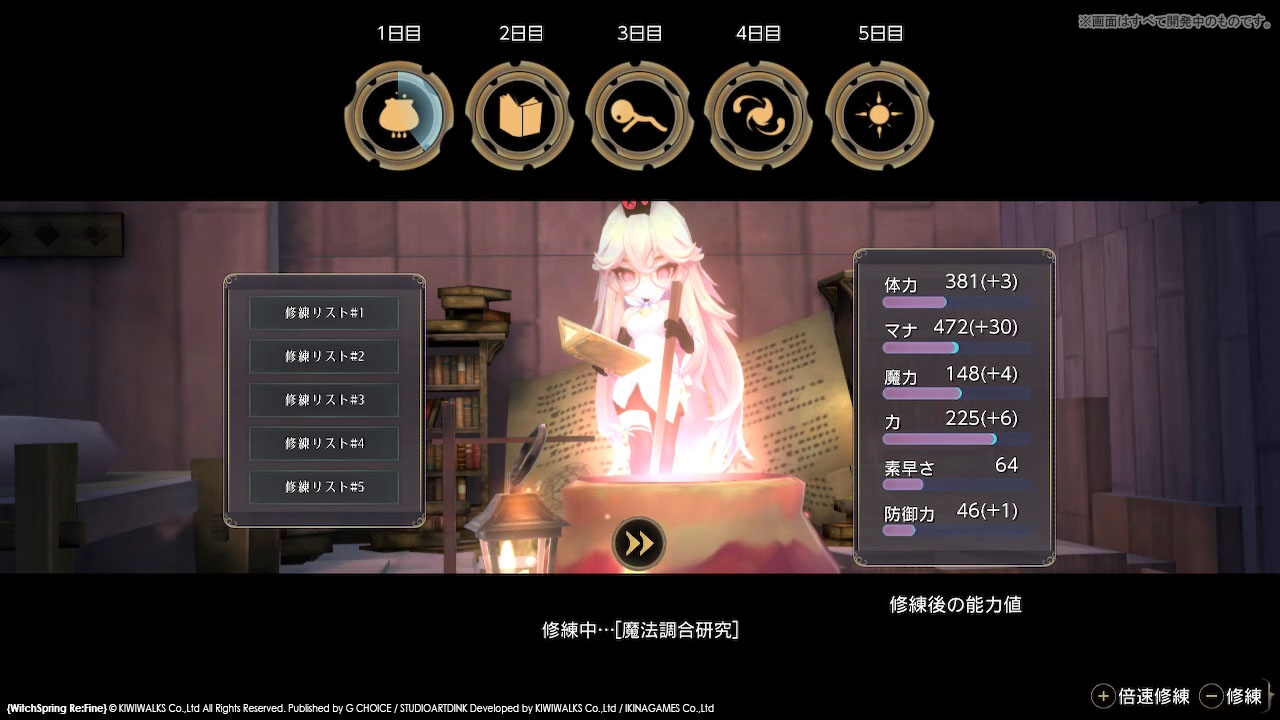Select the magic swirl icon for 4日目

click(759, 113)
